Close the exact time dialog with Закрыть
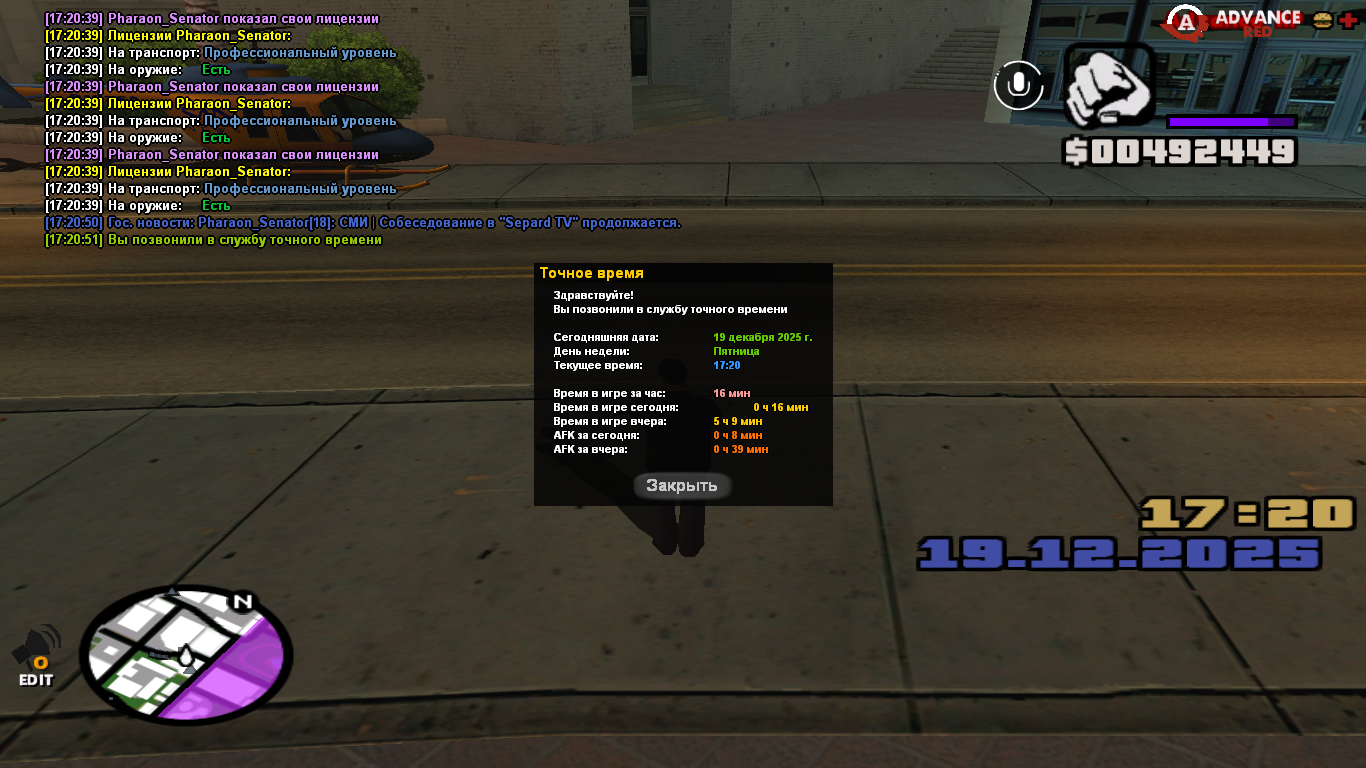The image size is (1366, 768). 682,486
